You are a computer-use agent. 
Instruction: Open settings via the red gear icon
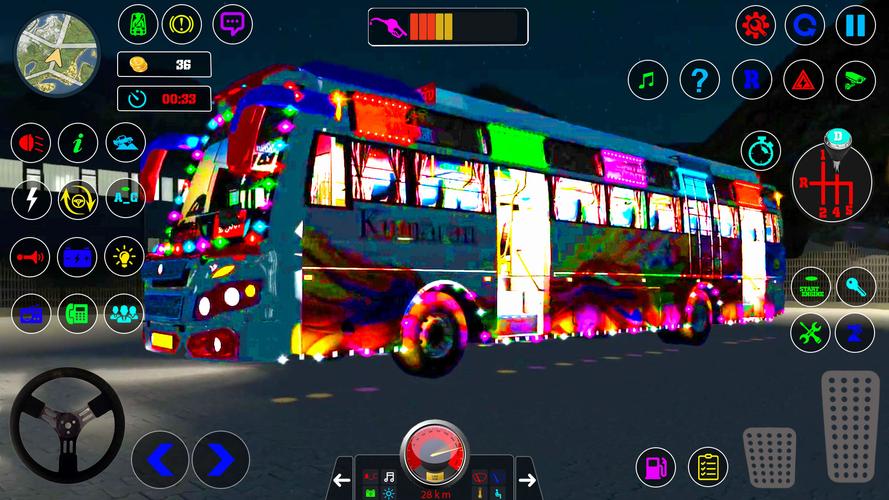tap(756, 25)
